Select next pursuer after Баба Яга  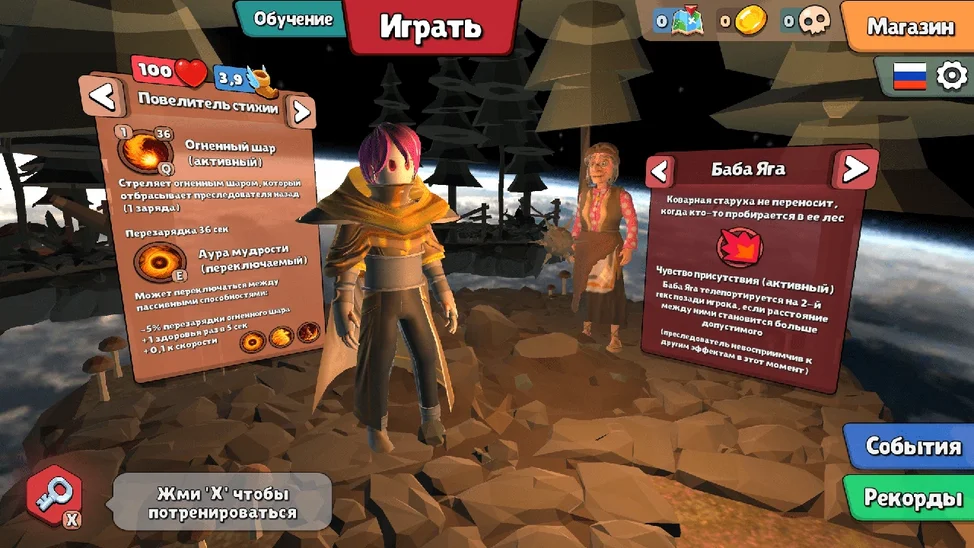pos(855,169)
